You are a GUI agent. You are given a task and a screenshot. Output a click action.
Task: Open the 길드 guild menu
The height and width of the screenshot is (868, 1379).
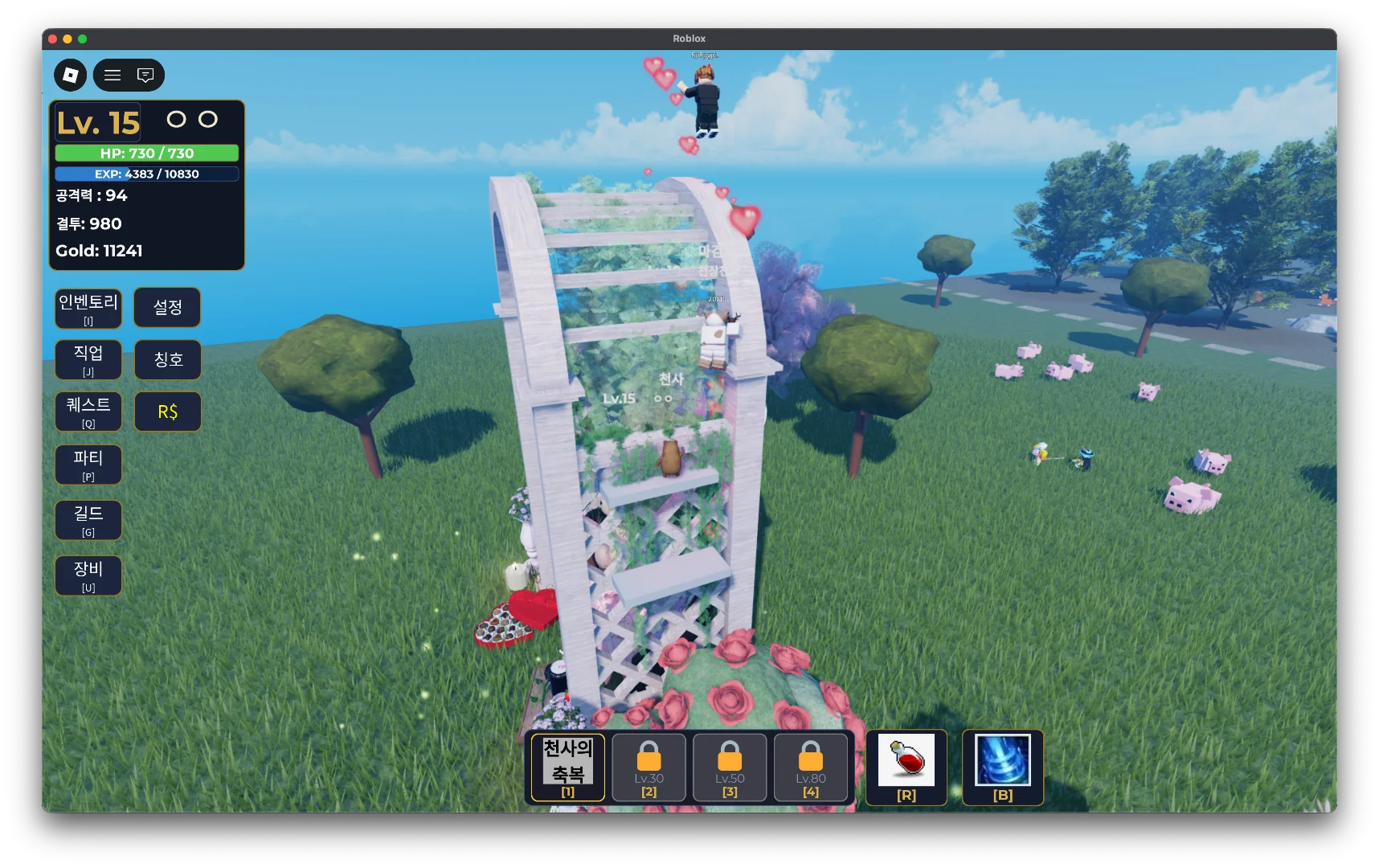pos(88,520)
